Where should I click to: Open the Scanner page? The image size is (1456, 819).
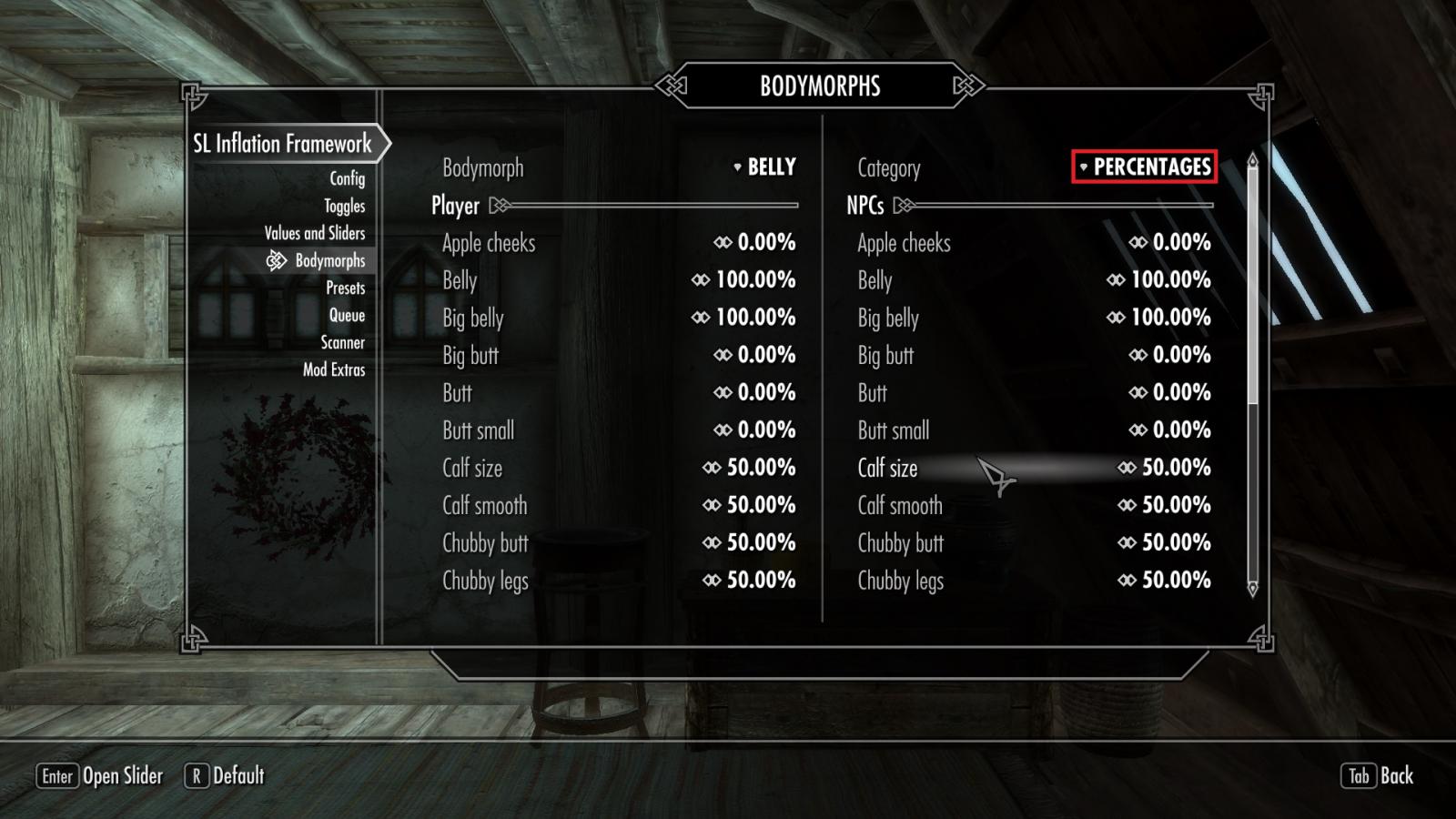click(342, 342)
